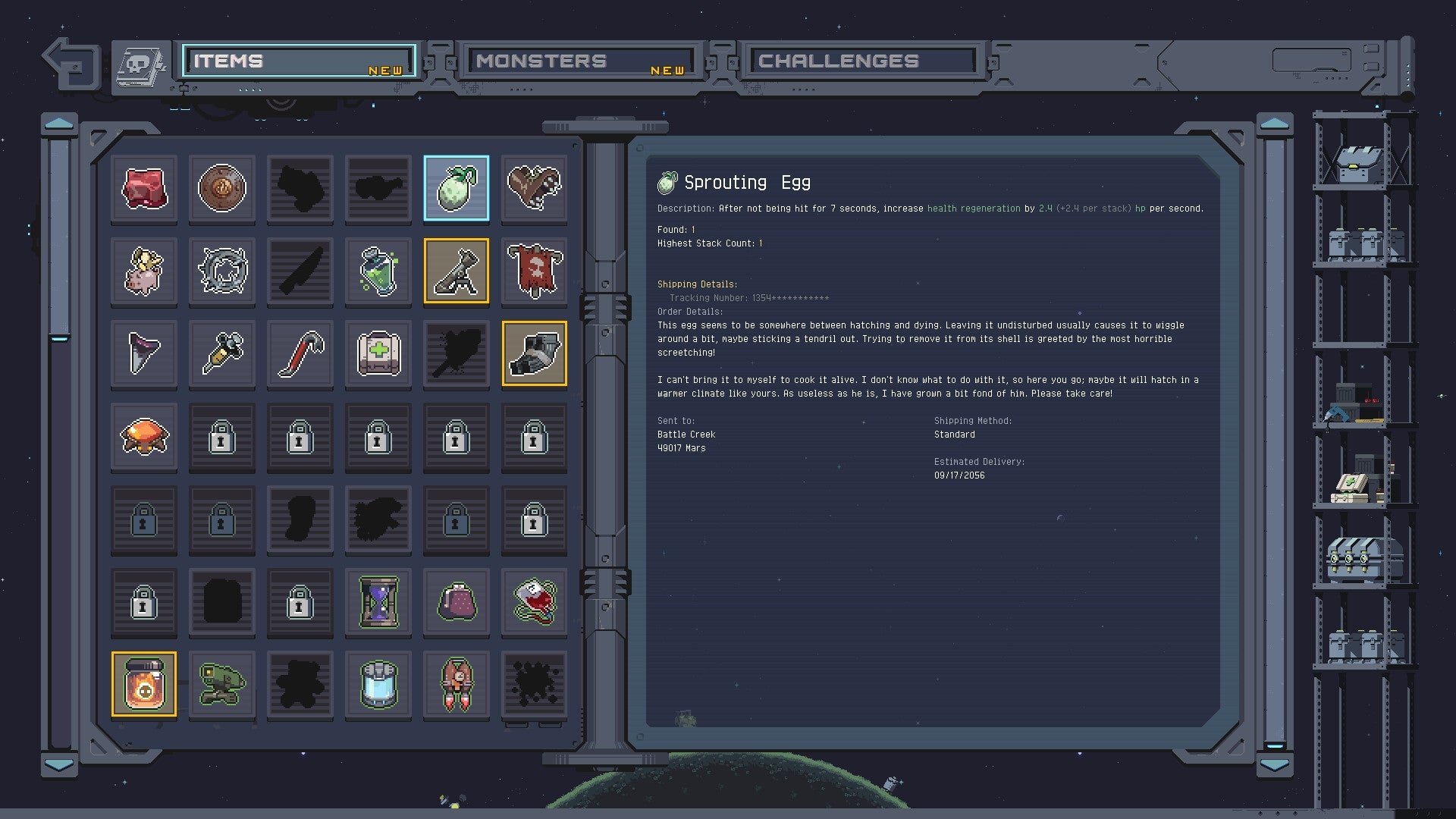Select the rocket jetpack item

pos(457,685)
